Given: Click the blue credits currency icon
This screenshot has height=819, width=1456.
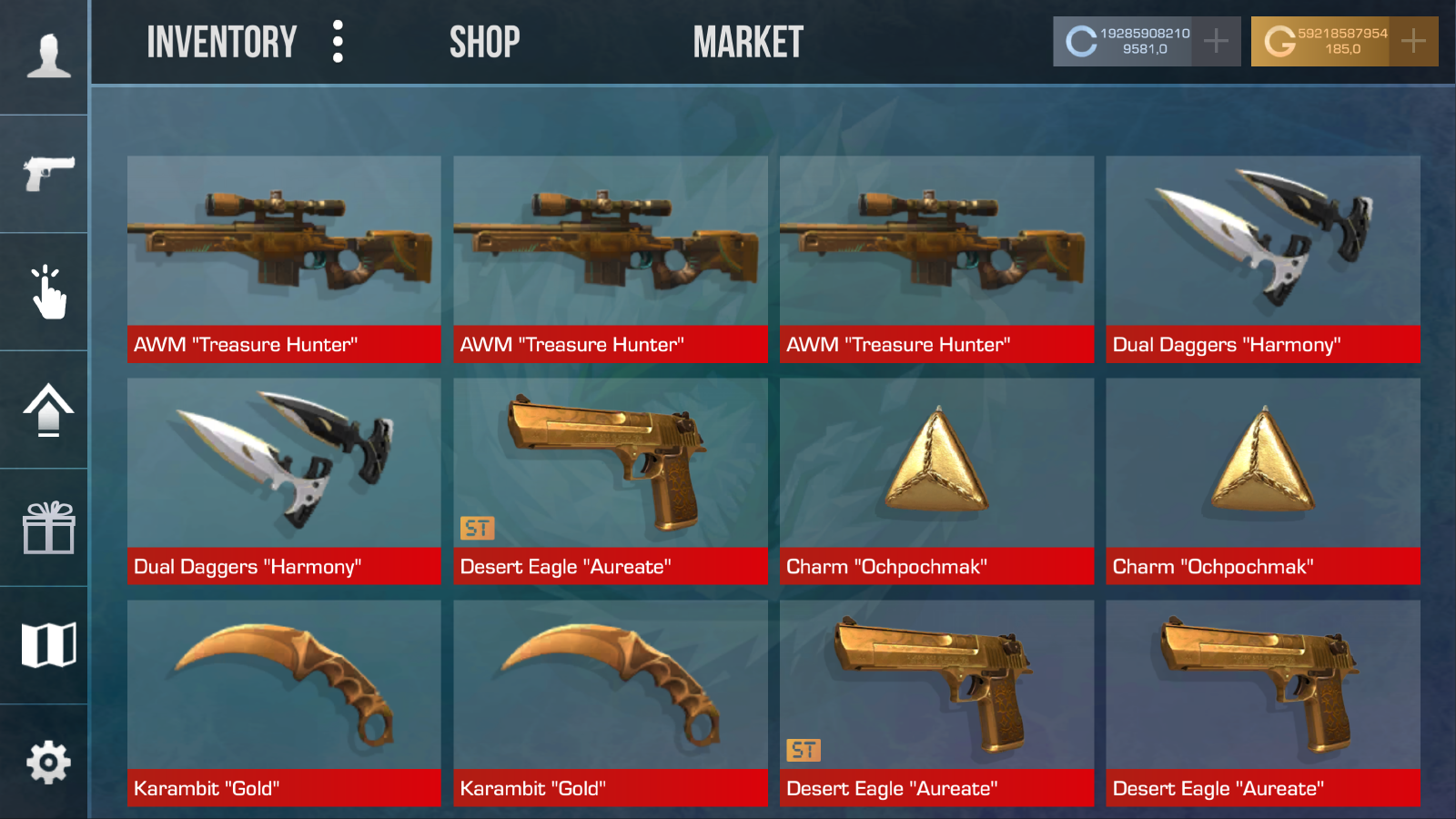Looking at the screenshot, I should pyautogui.click(x=1082, y=40).
